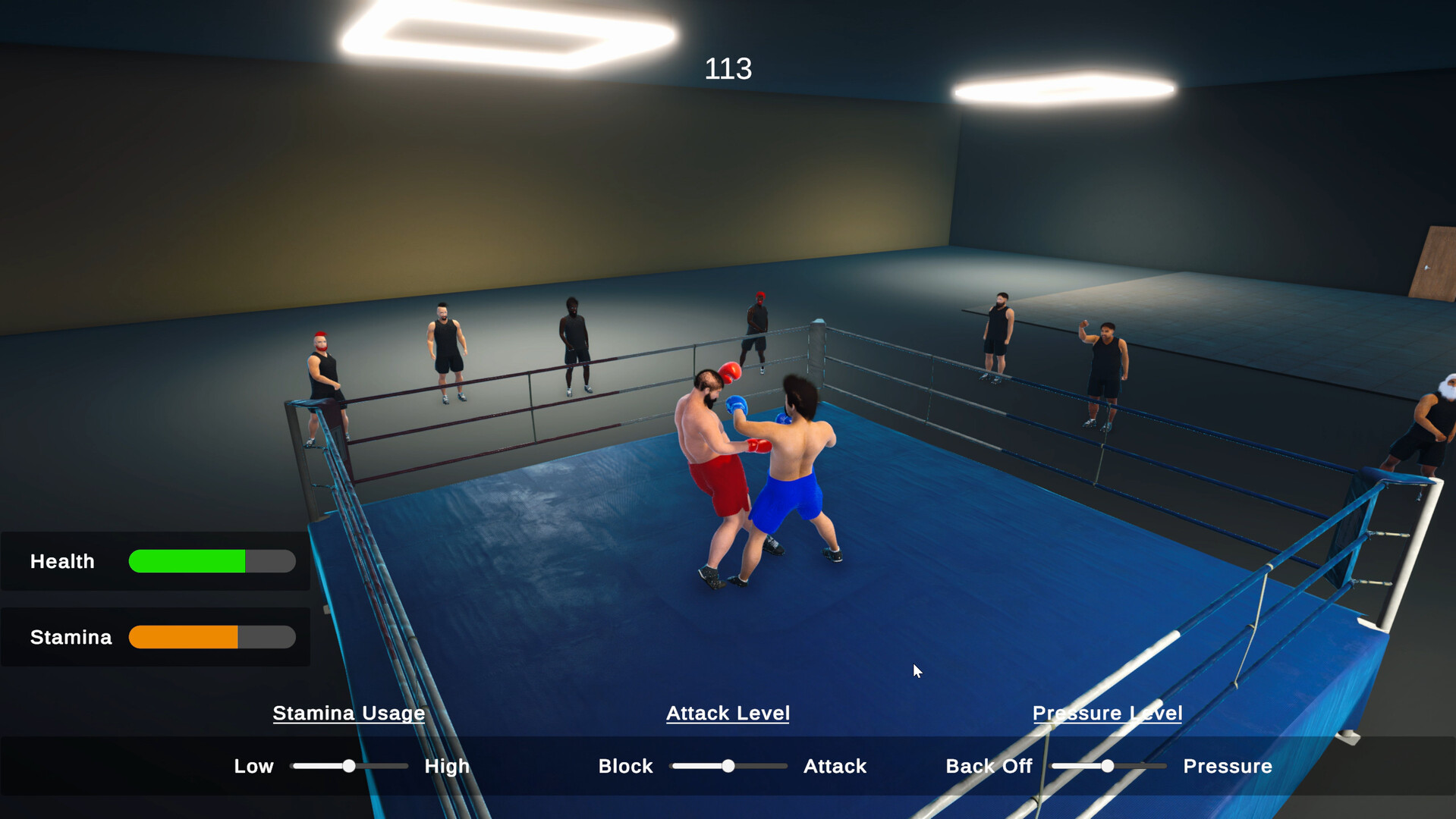
Task: Click the Pressure Level slider knob
Action: [1109, 766]
